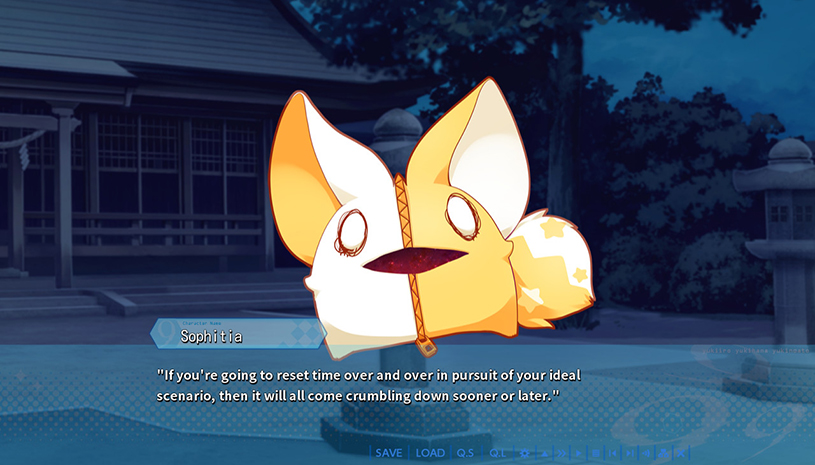Quick save with the Q.S button

[465, 453]
